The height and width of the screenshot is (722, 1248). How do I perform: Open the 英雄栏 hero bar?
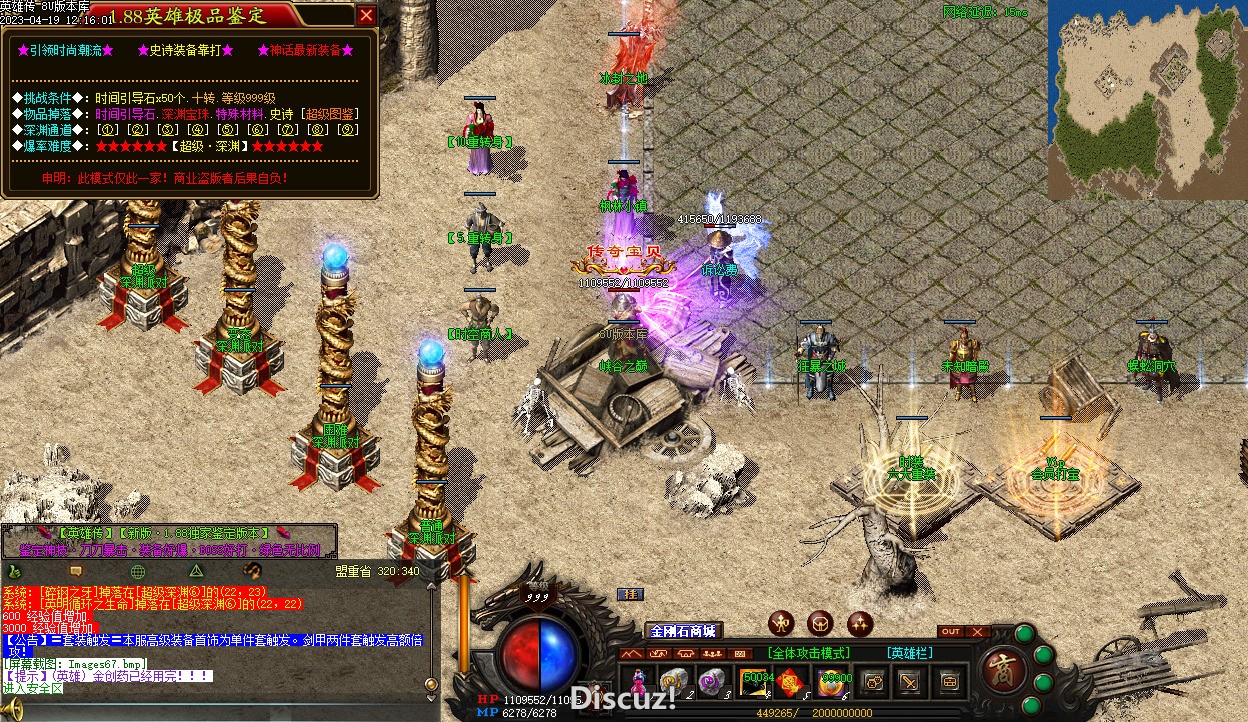click(x=908, y=653)
